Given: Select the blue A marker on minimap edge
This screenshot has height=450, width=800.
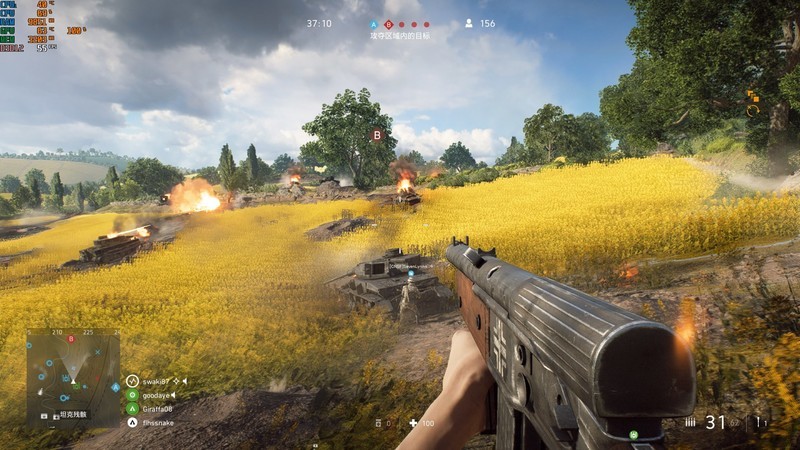Looking at the screenshot, I should [116, 386].
